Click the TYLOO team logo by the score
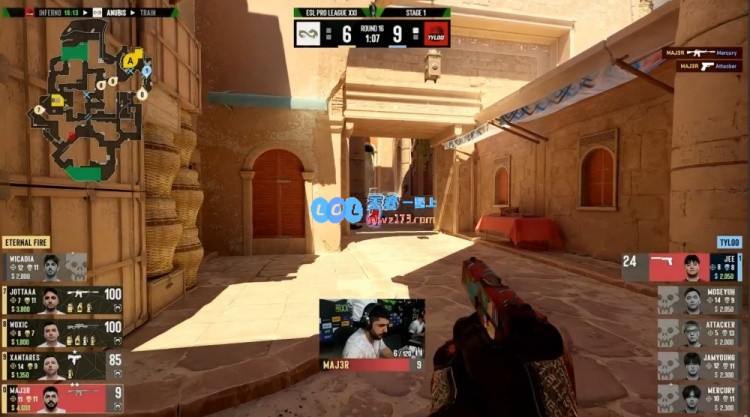 pyautogui.click(x=437, y=33)
